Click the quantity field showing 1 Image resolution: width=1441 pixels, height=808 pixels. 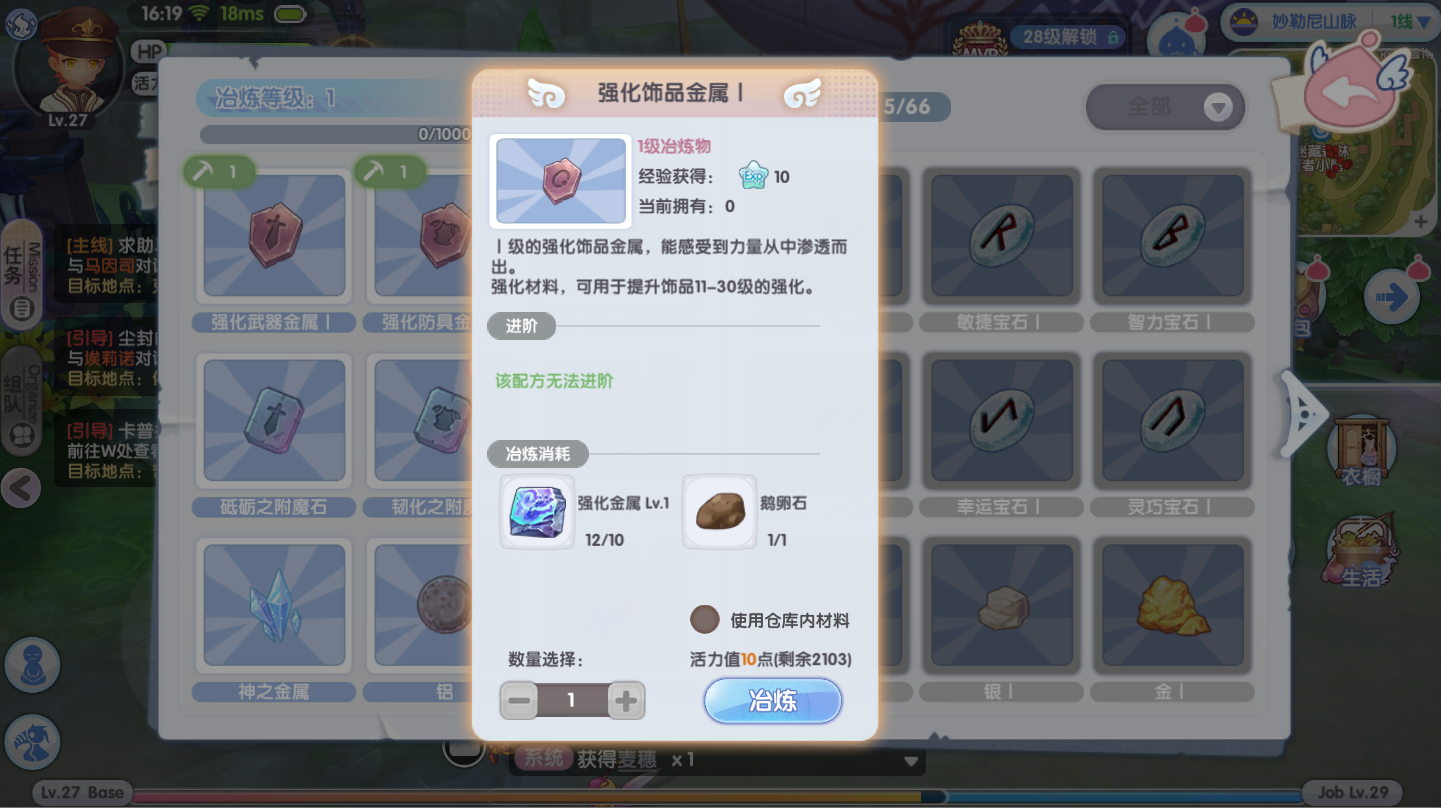572,700
